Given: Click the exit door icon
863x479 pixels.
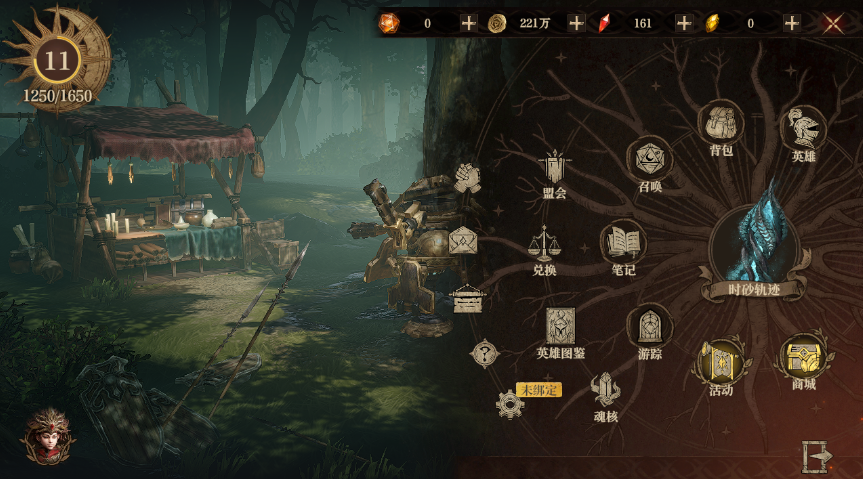Looking at the screenshot, I should pyautogui.click(x=817, y=456).
